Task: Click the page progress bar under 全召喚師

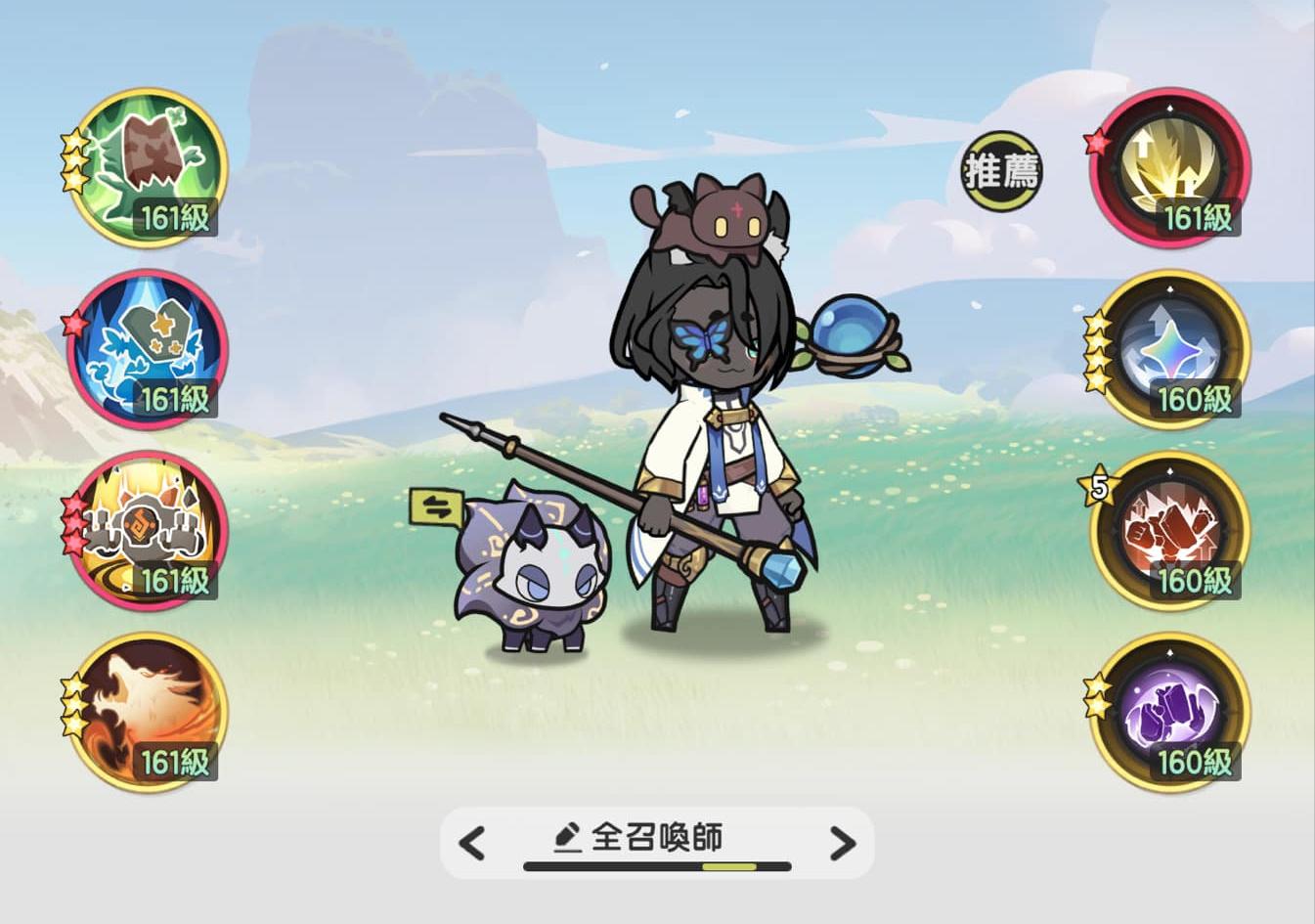Action: [656, 865]
